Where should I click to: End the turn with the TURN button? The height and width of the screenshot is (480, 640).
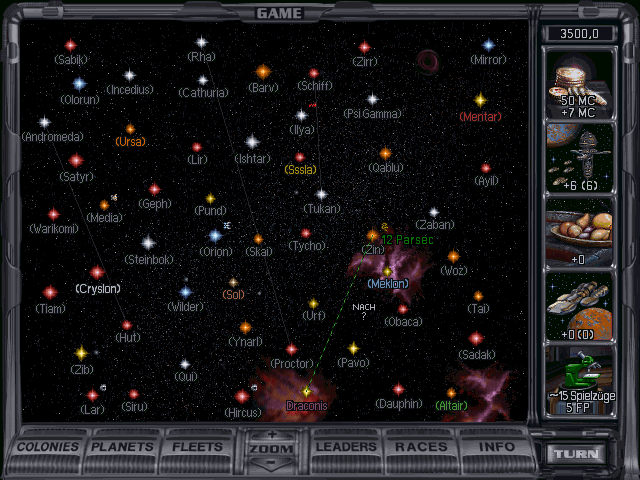(x=579, y=453)
